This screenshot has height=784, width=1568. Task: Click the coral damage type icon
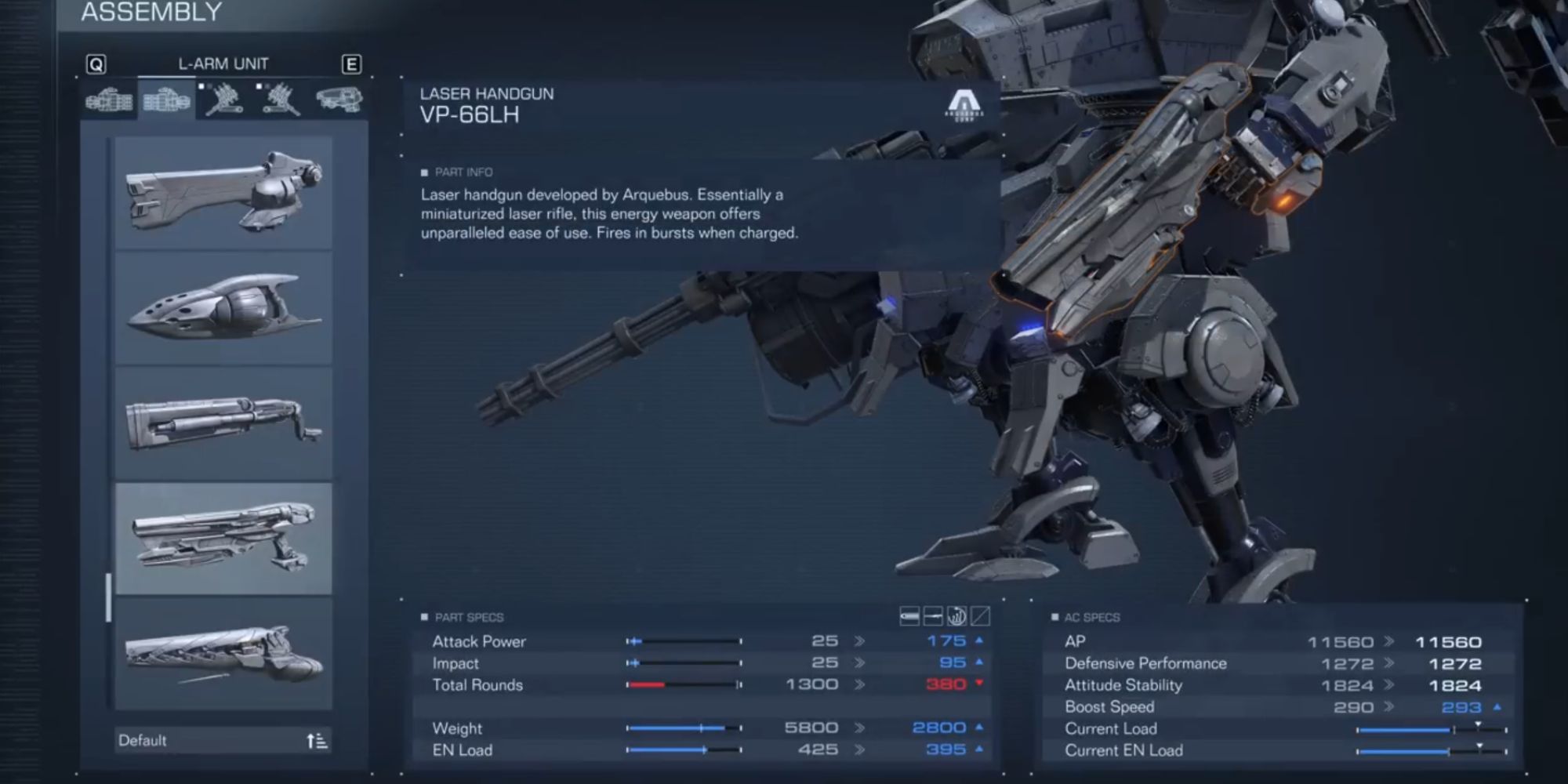[x=957, y=619]
